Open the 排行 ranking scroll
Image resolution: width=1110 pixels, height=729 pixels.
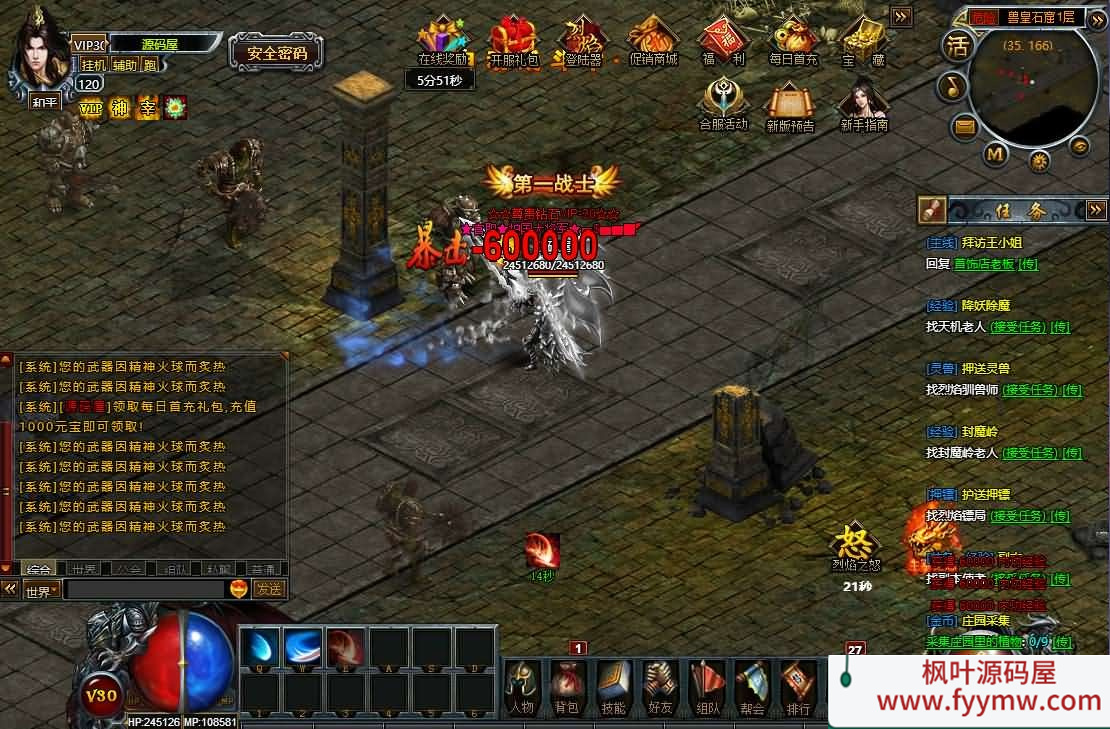click(x=798, y=686)
